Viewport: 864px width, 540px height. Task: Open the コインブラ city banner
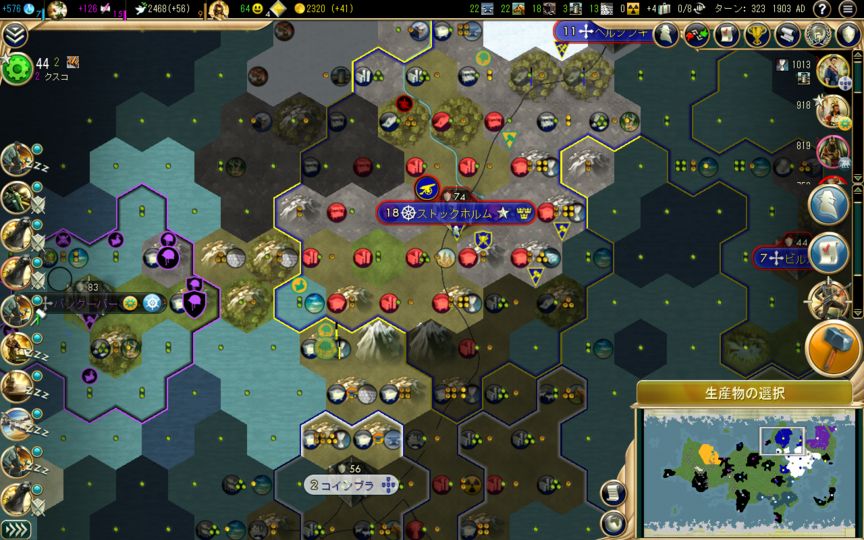353,485
